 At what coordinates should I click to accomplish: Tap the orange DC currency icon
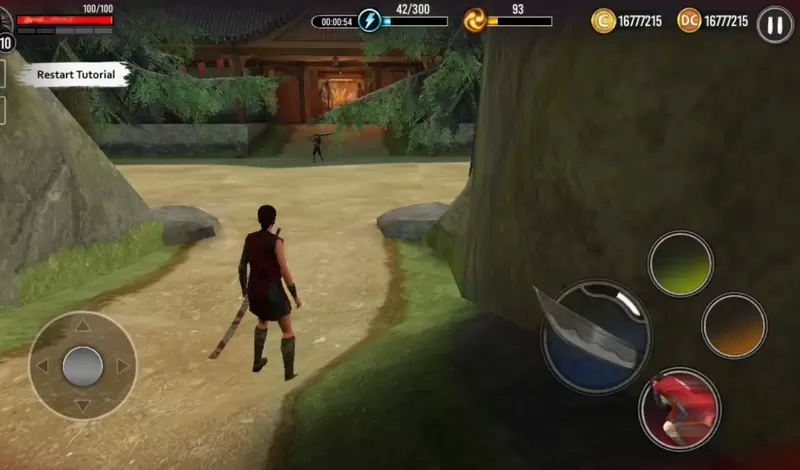point(689,21)
